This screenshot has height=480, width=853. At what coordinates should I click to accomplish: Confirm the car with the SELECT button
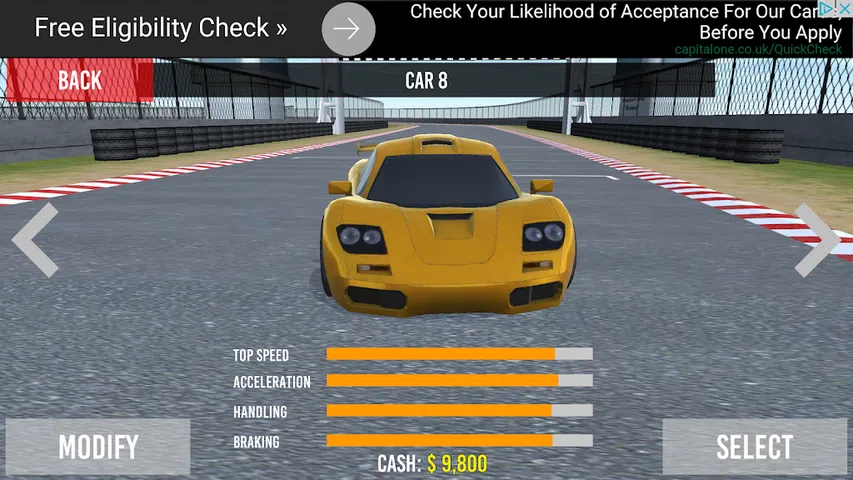coord(754,447)
